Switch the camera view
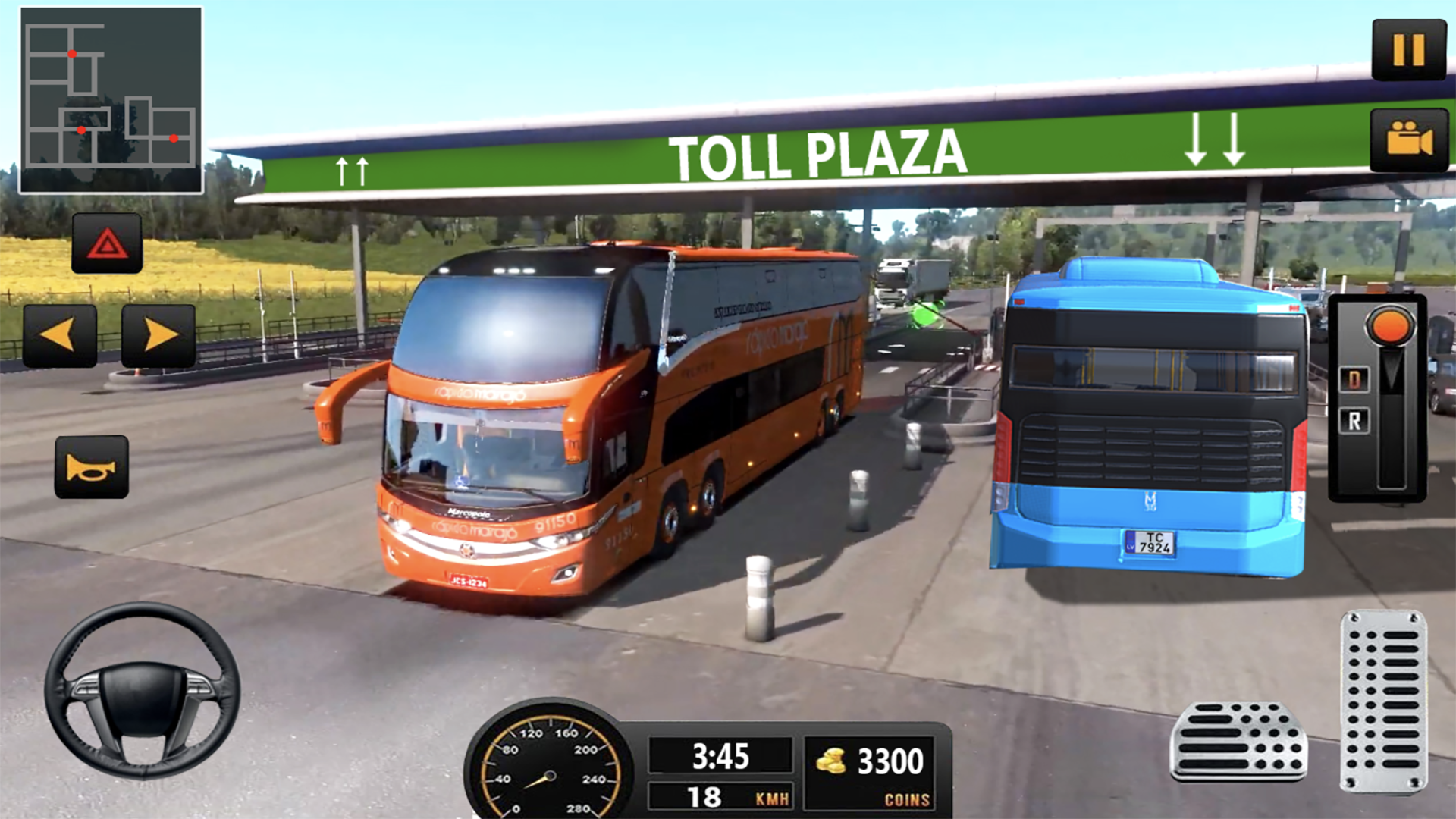Screen dimensions: 1456x819 (1409, 140)
